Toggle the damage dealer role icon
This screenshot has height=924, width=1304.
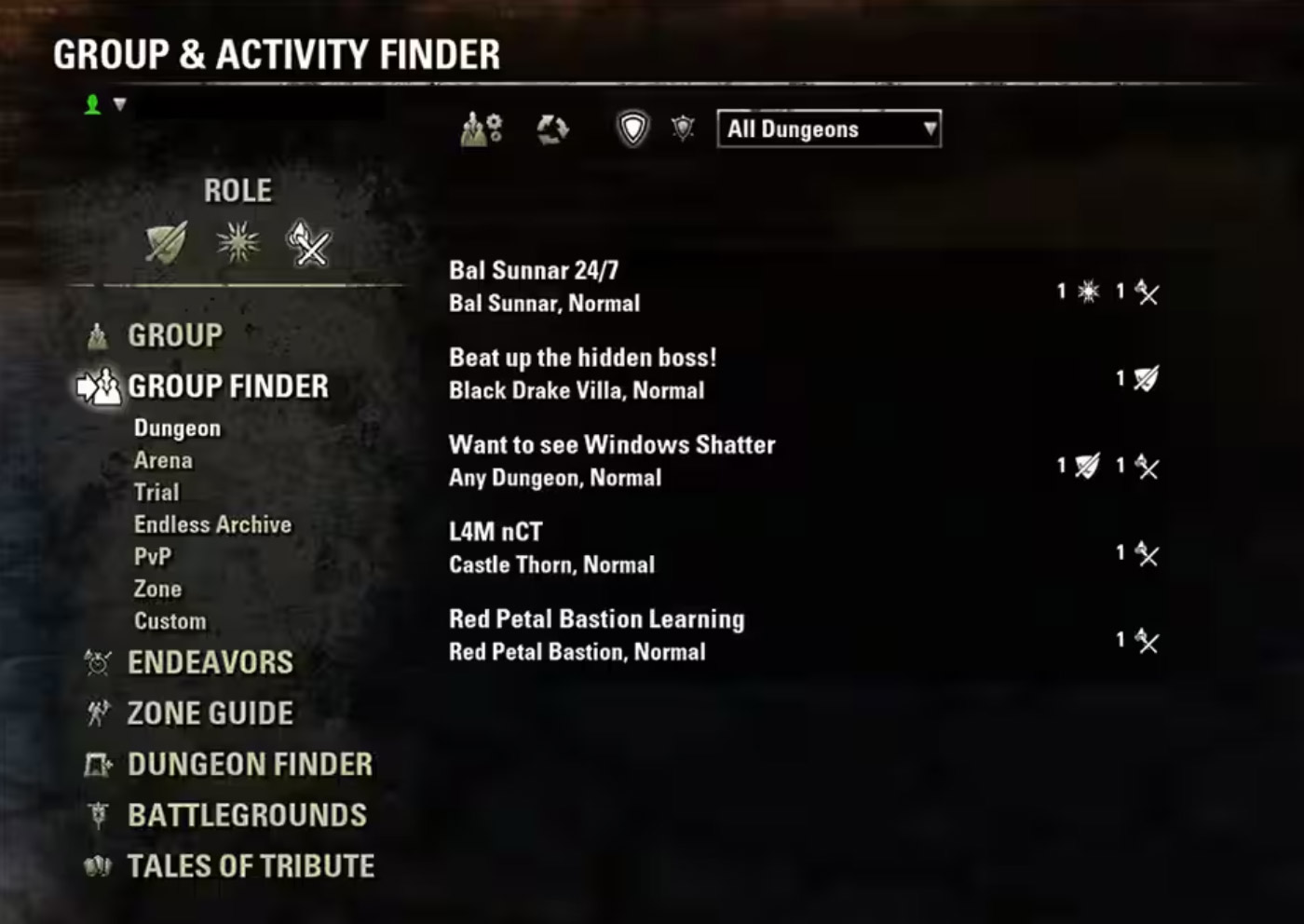pos(309,243)
